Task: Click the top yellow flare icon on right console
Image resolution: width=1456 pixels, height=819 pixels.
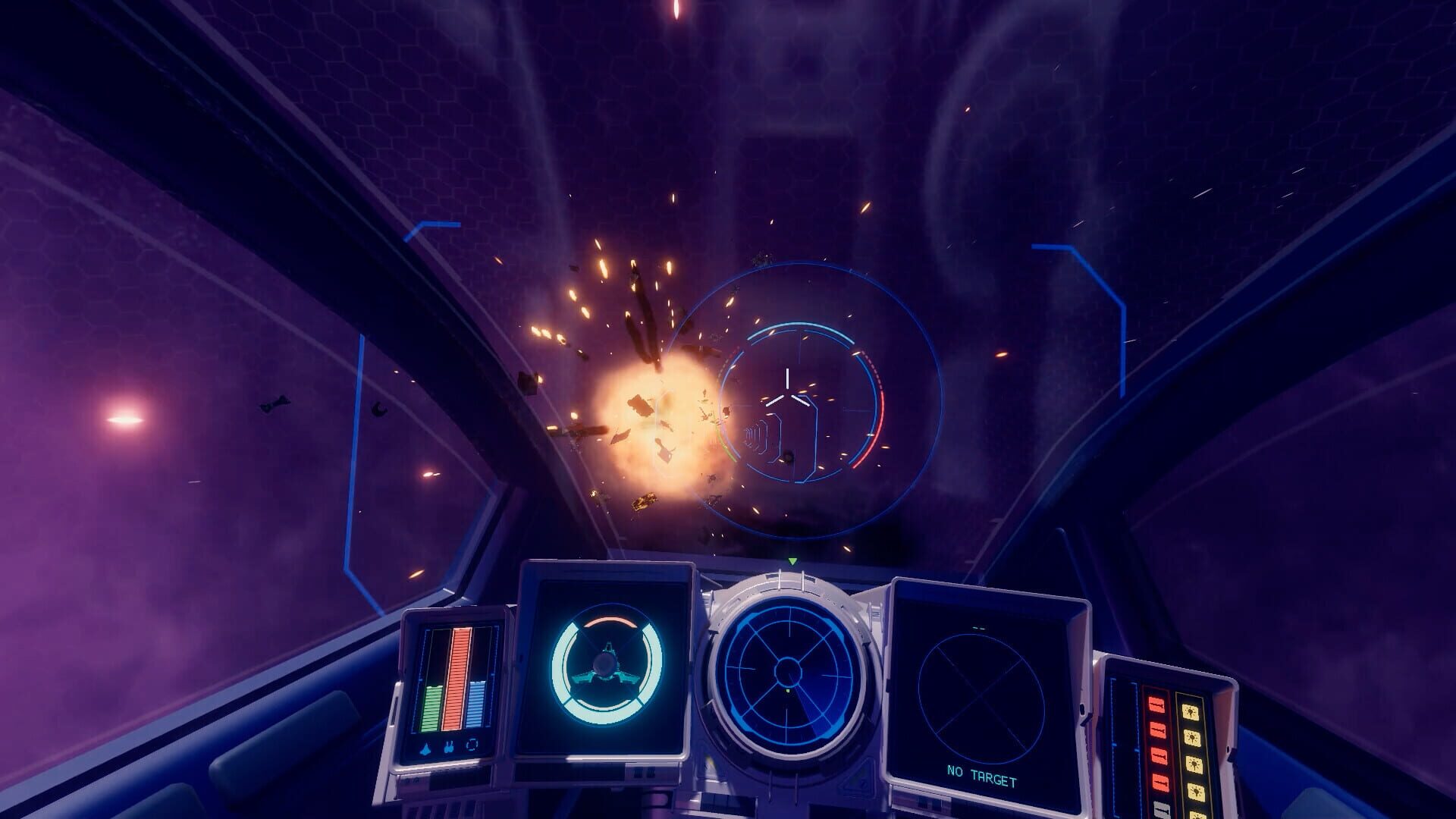Action: coord(1191,712)
